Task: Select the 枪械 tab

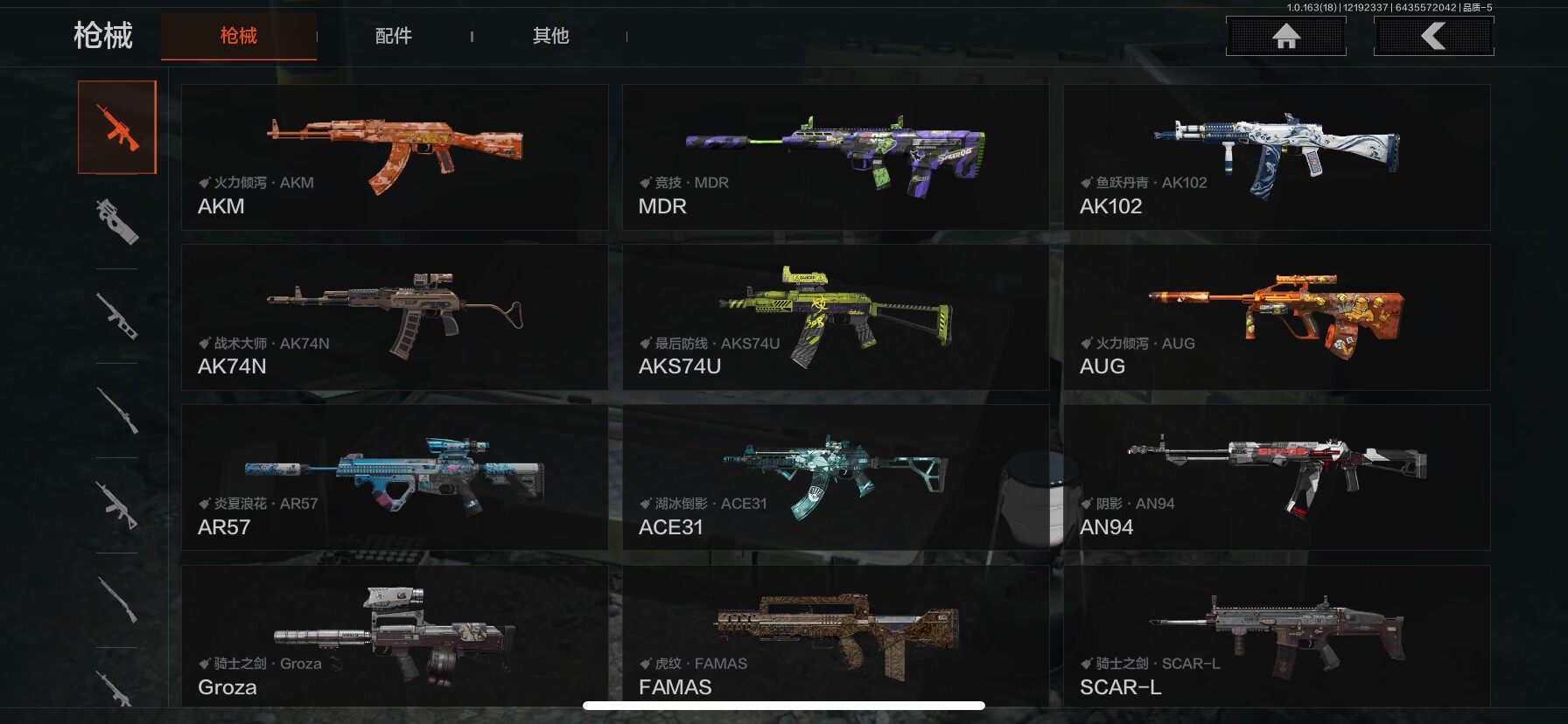Action: coord(239,36)
